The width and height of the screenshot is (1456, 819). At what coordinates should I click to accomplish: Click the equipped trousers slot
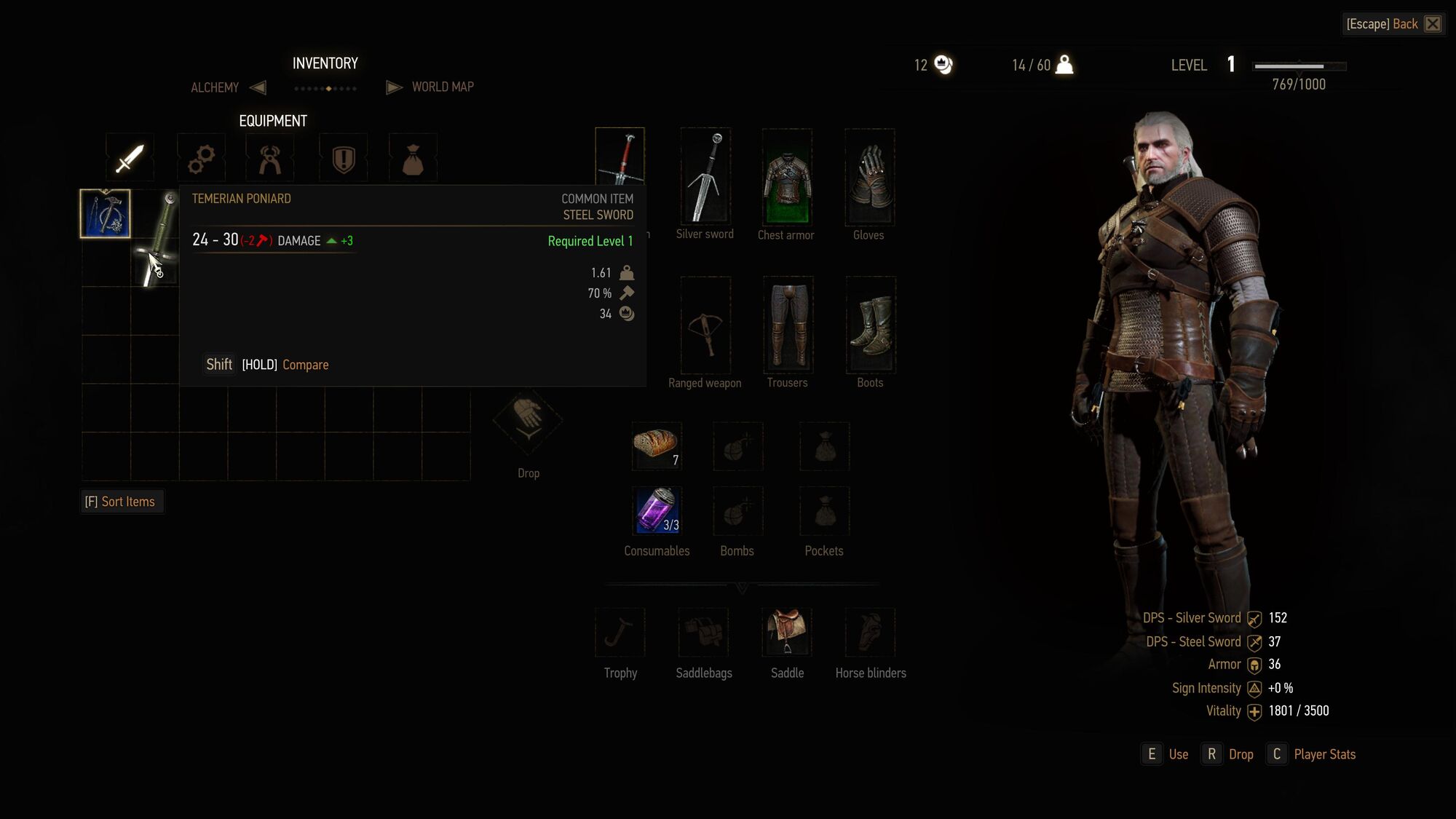[x=788, y=325]
